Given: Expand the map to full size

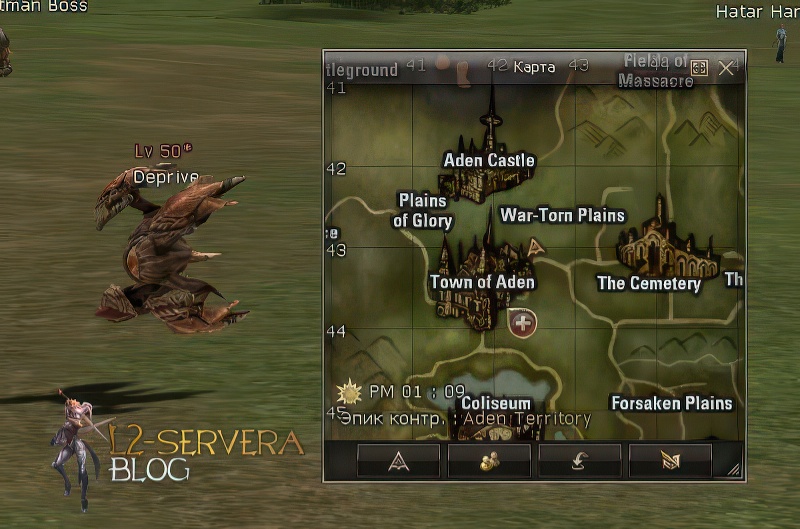Looking at the screenshot, I should 699,68.
